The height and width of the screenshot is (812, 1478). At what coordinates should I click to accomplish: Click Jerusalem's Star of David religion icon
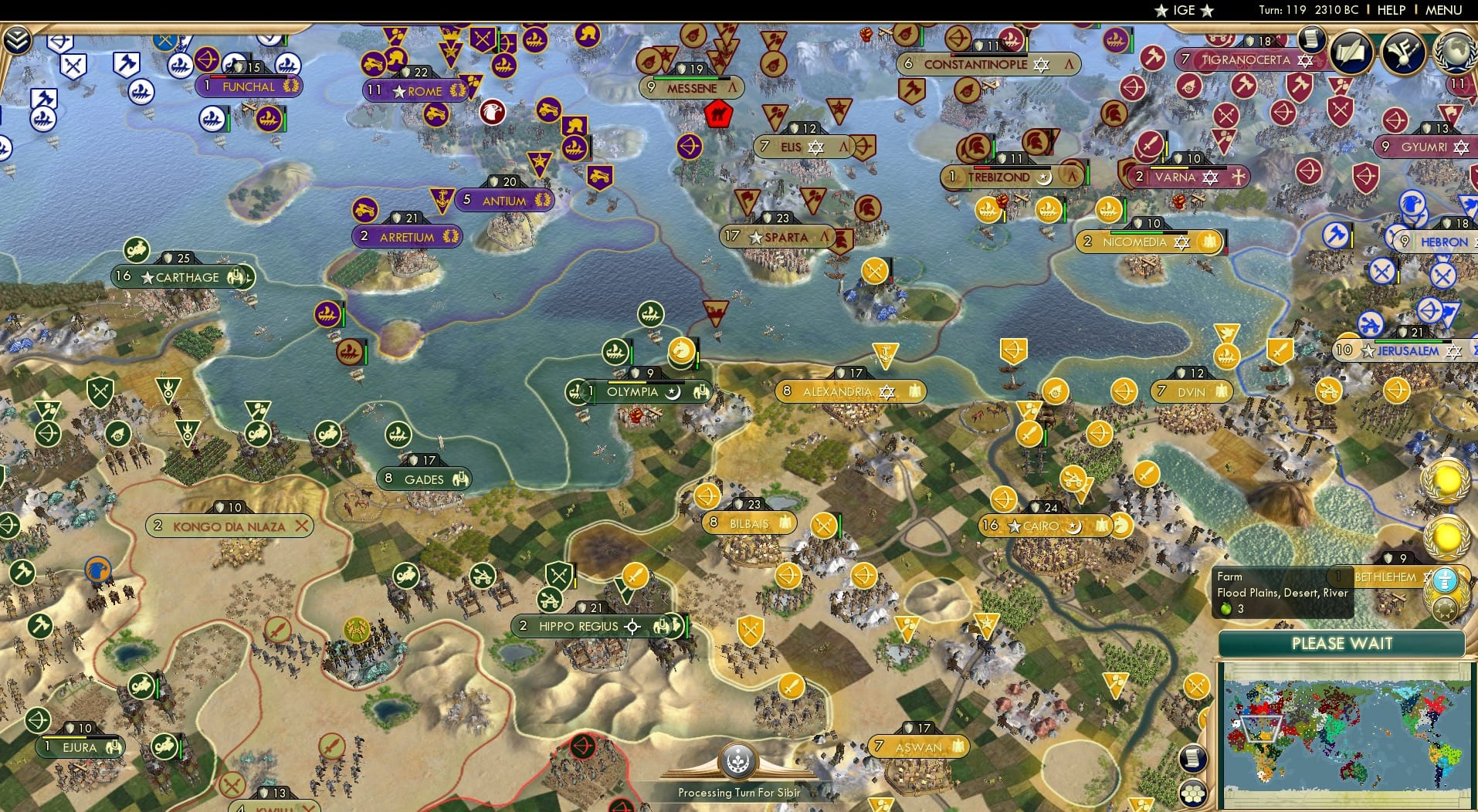1455,352
